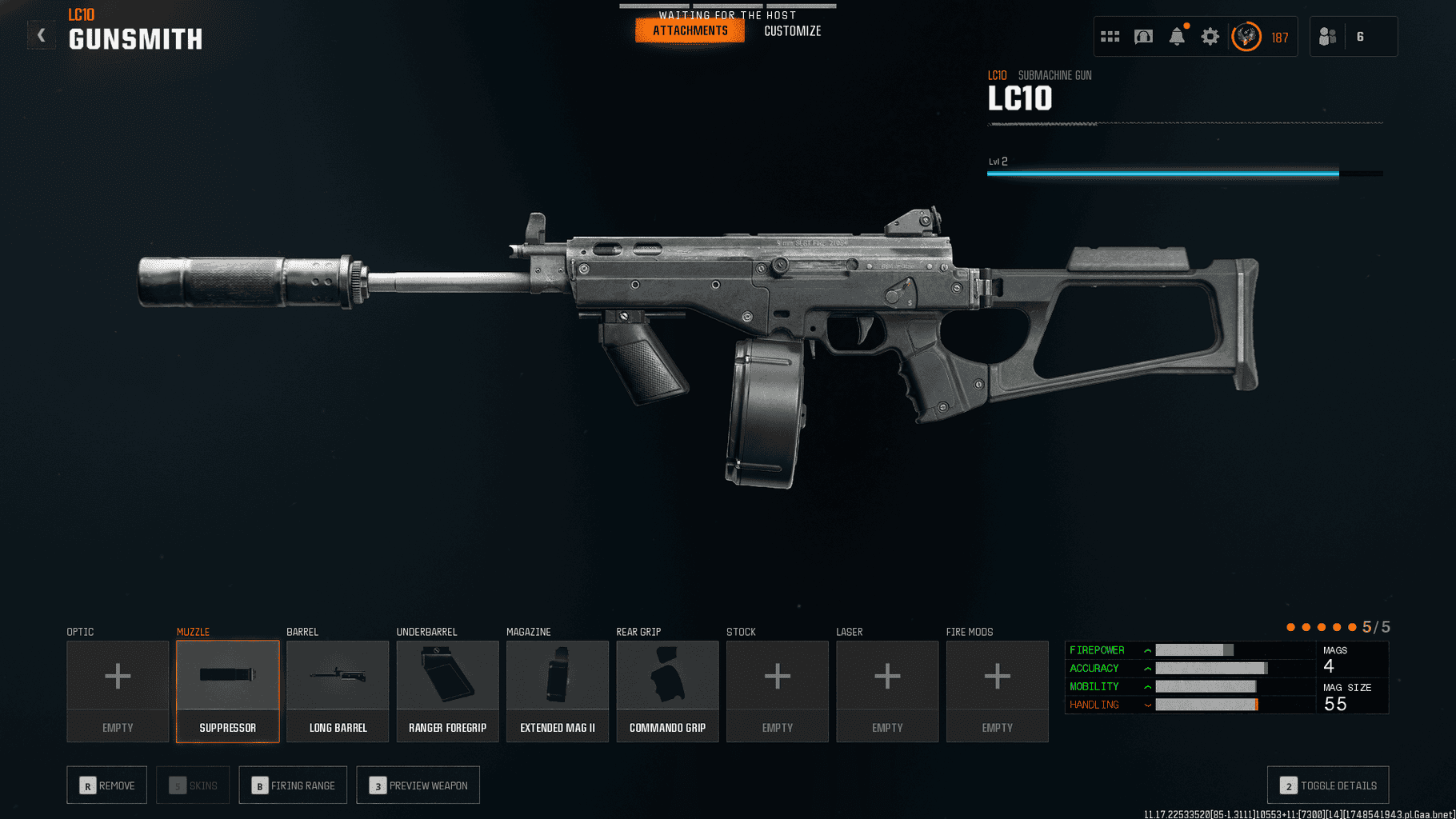Image resolution: width=1456 pixels, height=819 pixels.
Task: Open the empty Stock slot
Action: pos(778,691)
